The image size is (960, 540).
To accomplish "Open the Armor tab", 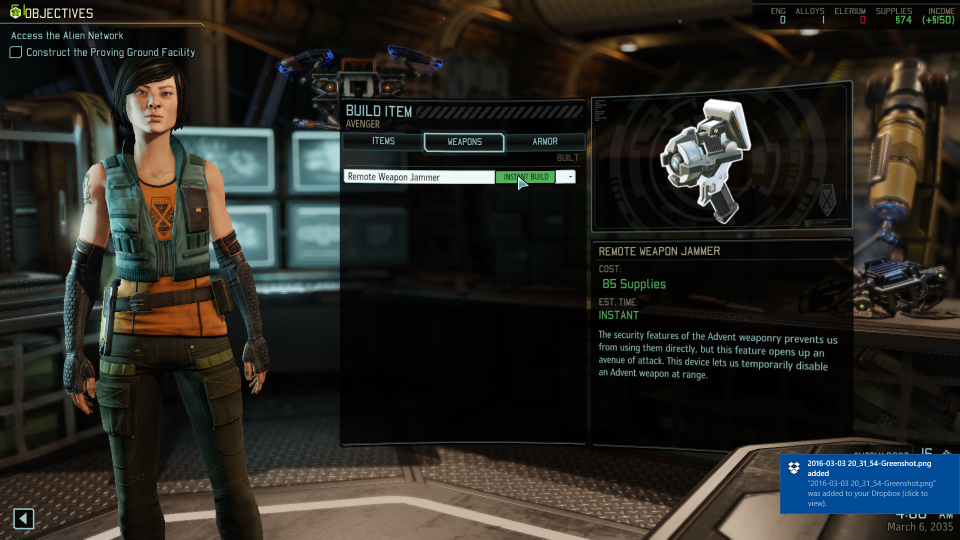I will [x=544, y=142].
